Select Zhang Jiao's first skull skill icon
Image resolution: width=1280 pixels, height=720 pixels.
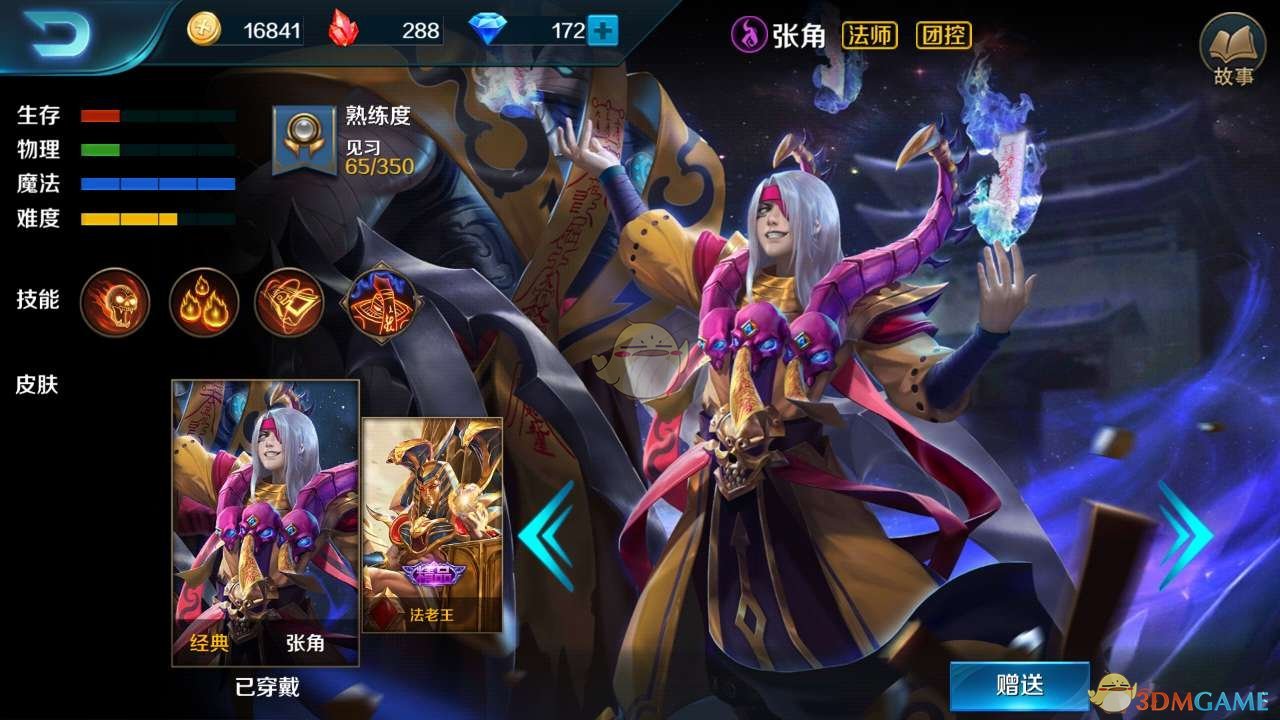[x=114, y=302]
